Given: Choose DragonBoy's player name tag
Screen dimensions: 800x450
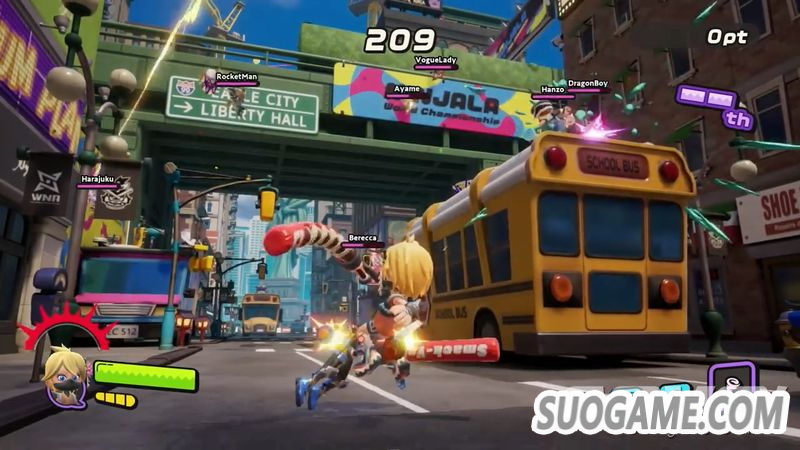Looking at the screenshot, I should pyautogui.click(x=587, y=84).
